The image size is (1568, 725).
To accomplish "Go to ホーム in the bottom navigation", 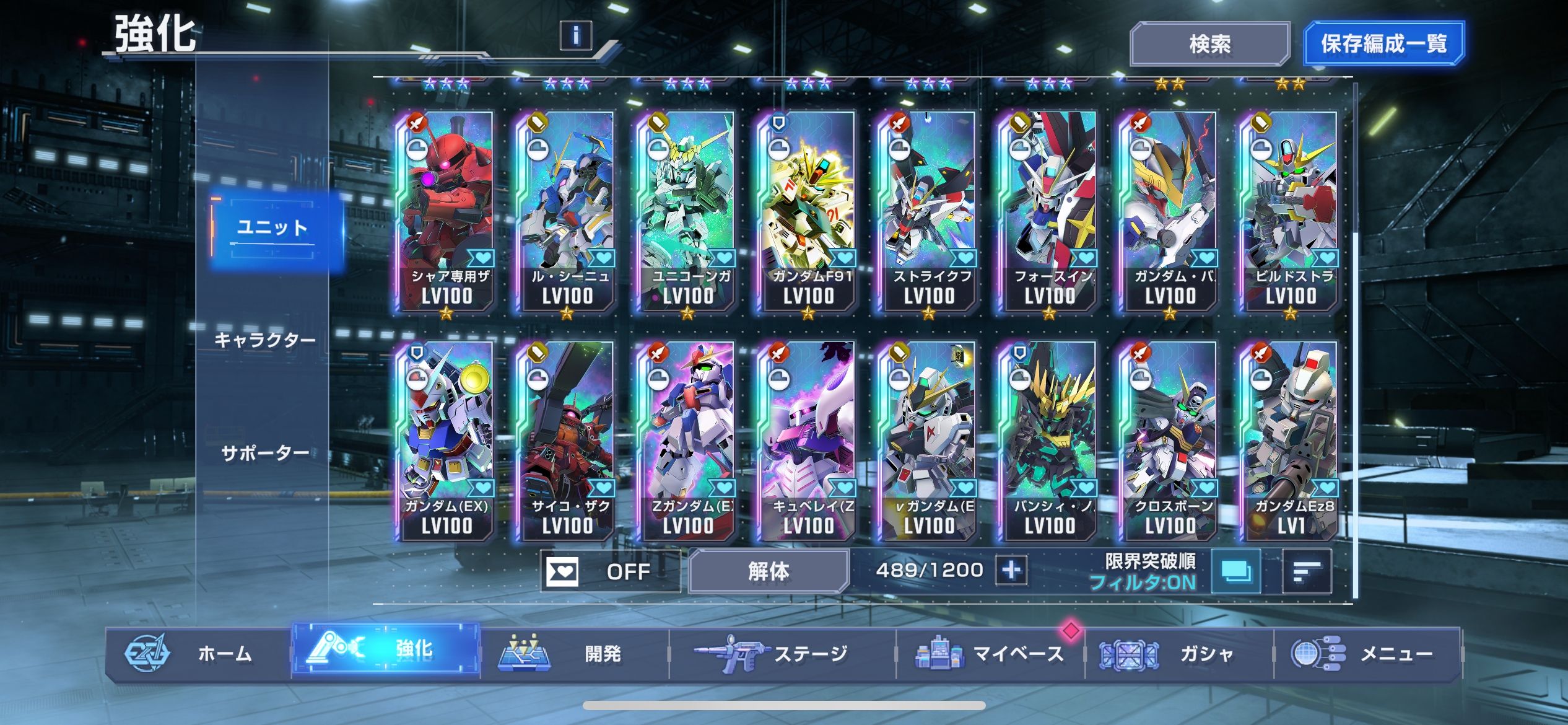I will click(198, 654).
